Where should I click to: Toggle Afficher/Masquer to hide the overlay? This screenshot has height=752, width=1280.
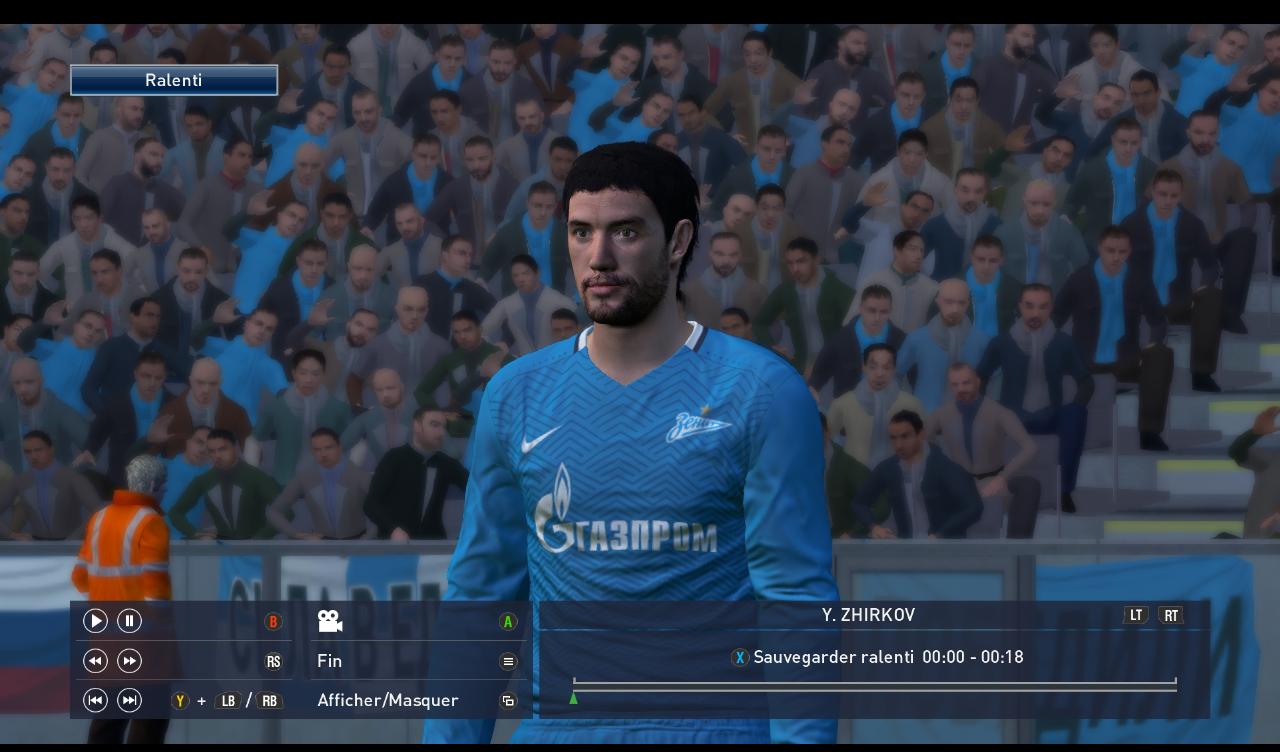point(388,700)
